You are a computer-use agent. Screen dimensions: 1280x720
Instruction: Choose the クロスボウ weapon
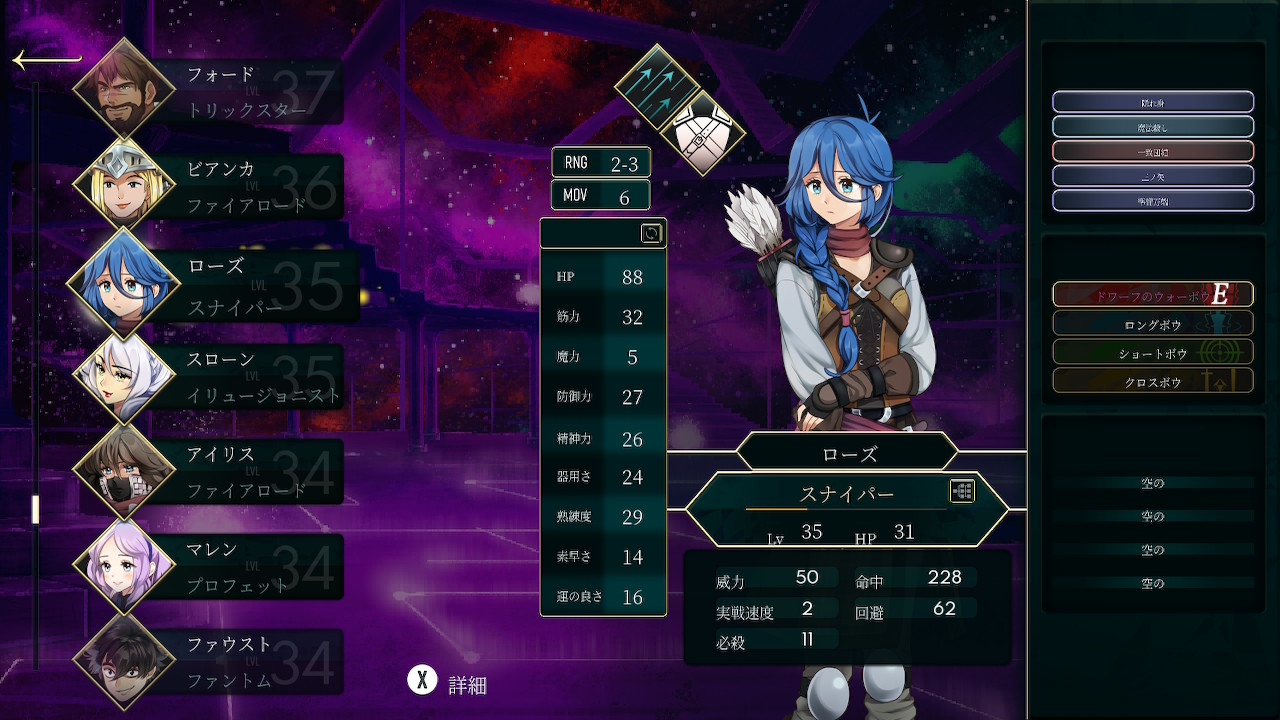tap(1153, 382)
